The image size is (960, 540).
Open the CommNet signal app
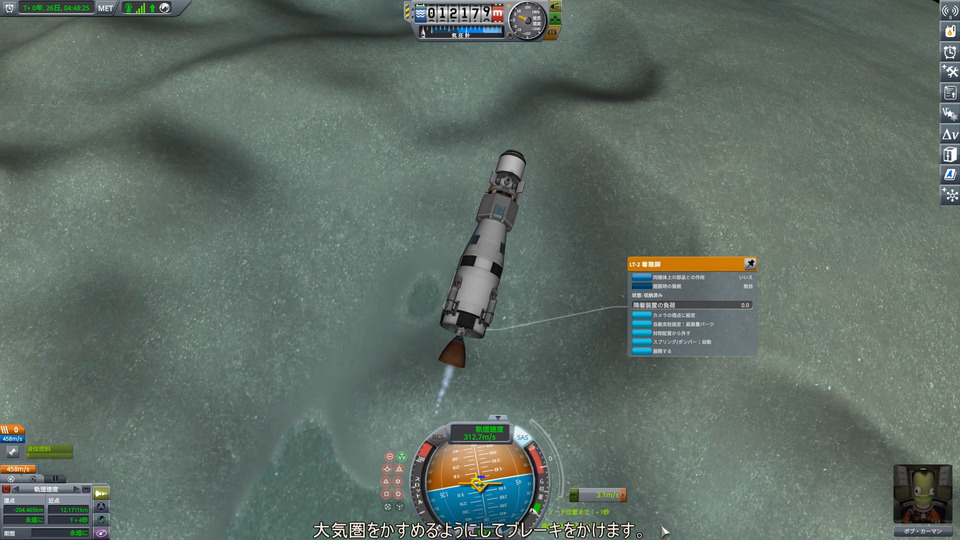[x=949, y=11]
